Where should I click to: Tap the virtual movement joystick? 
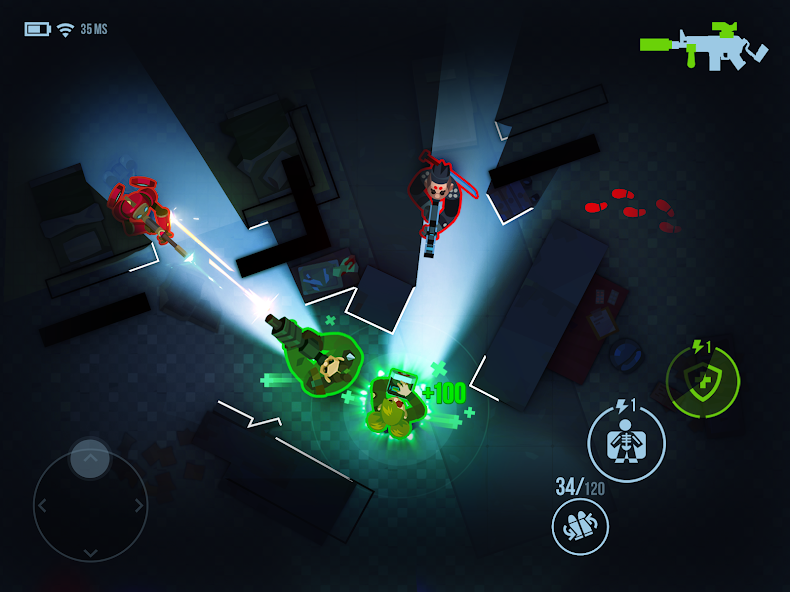pos(90,505)
